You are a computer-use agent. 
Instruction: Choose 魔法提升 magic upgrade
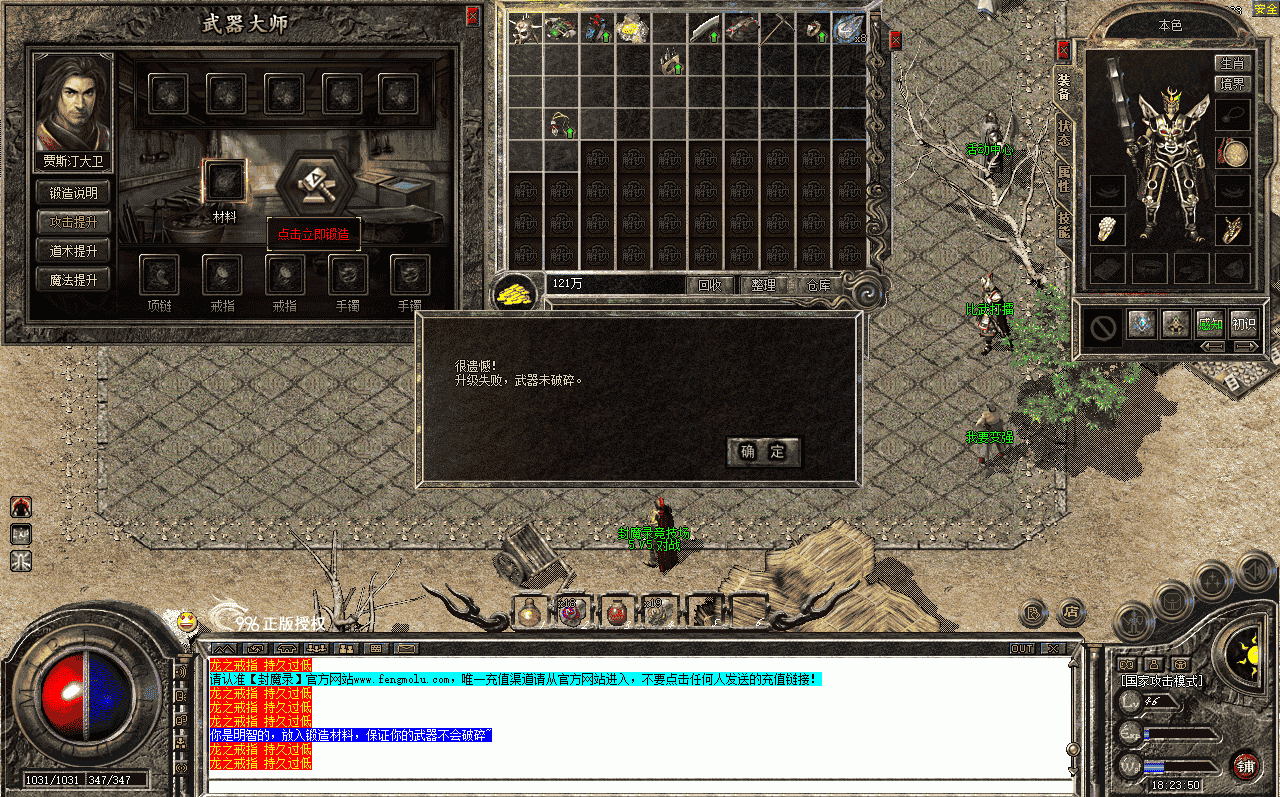73,280
